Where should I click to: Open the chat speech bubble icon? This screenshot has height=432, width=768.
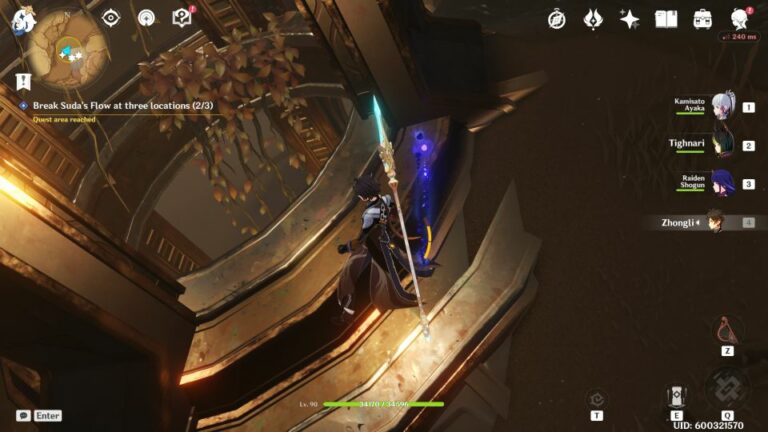[x=23, y=415]
